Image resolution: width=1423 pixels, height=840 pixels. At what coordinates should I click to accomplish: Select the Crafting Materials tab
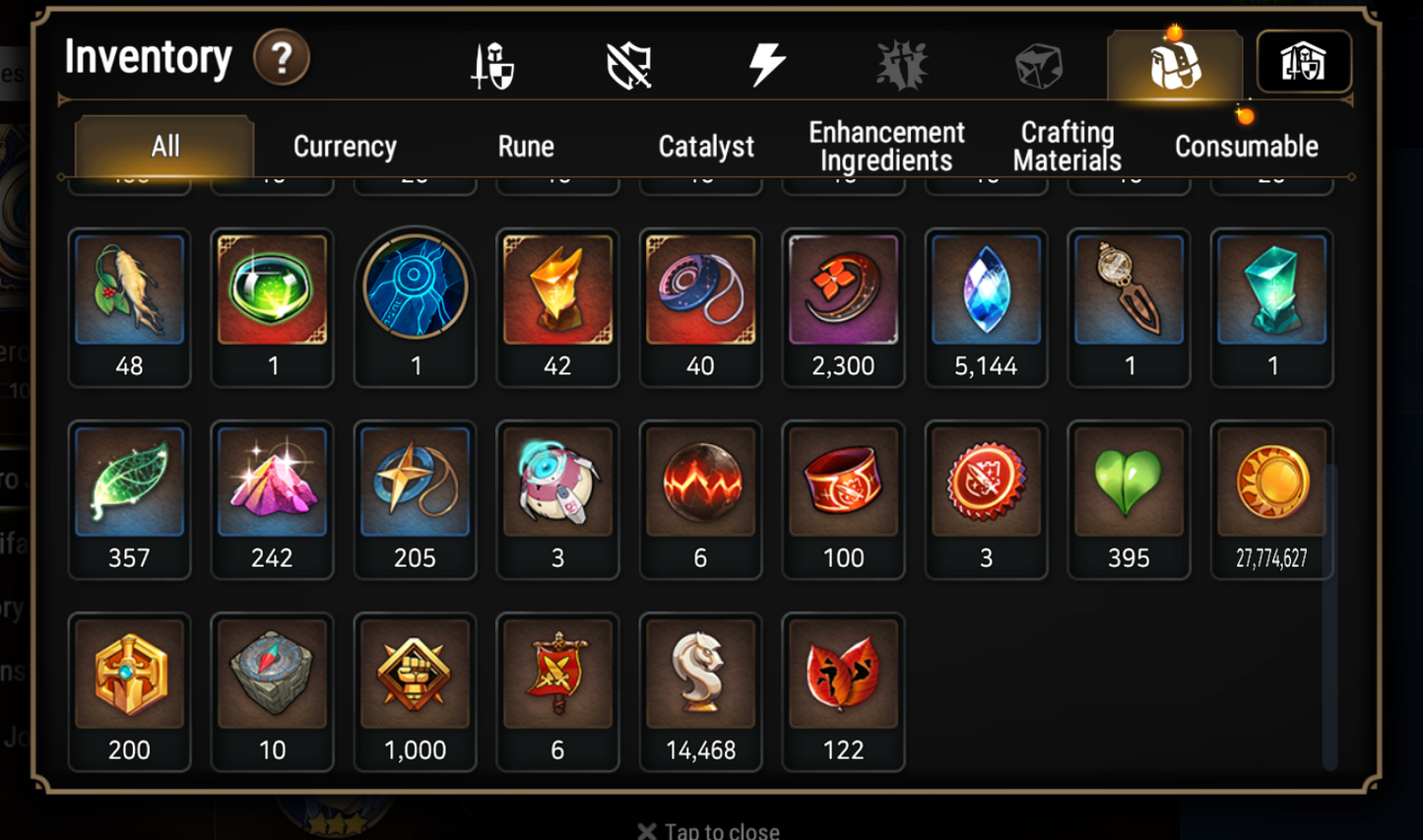click(x=1067, y=144)
